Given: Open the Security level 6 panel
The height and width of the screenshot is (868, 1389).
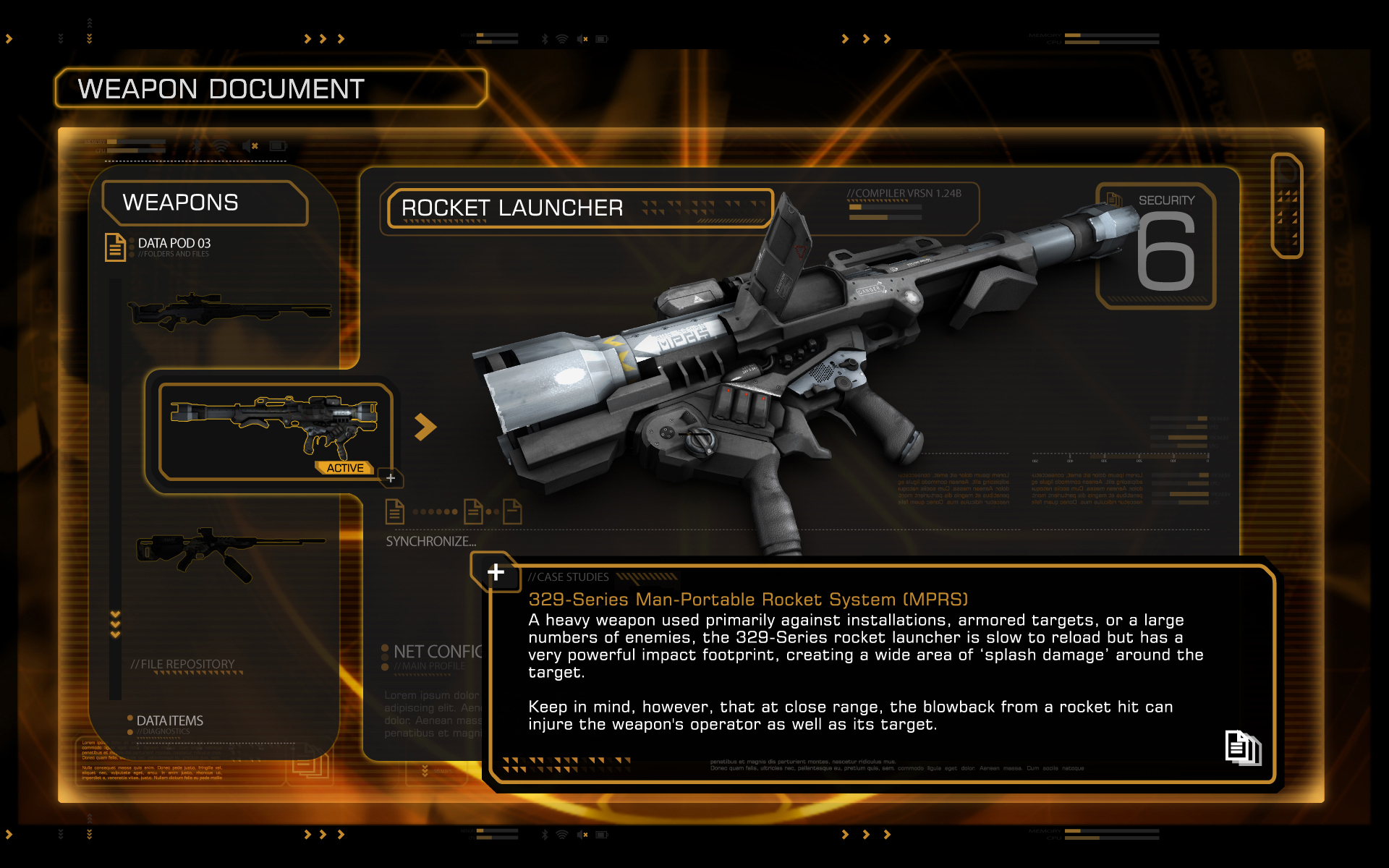Looking at the screenshot, I should pos(1157,246).
